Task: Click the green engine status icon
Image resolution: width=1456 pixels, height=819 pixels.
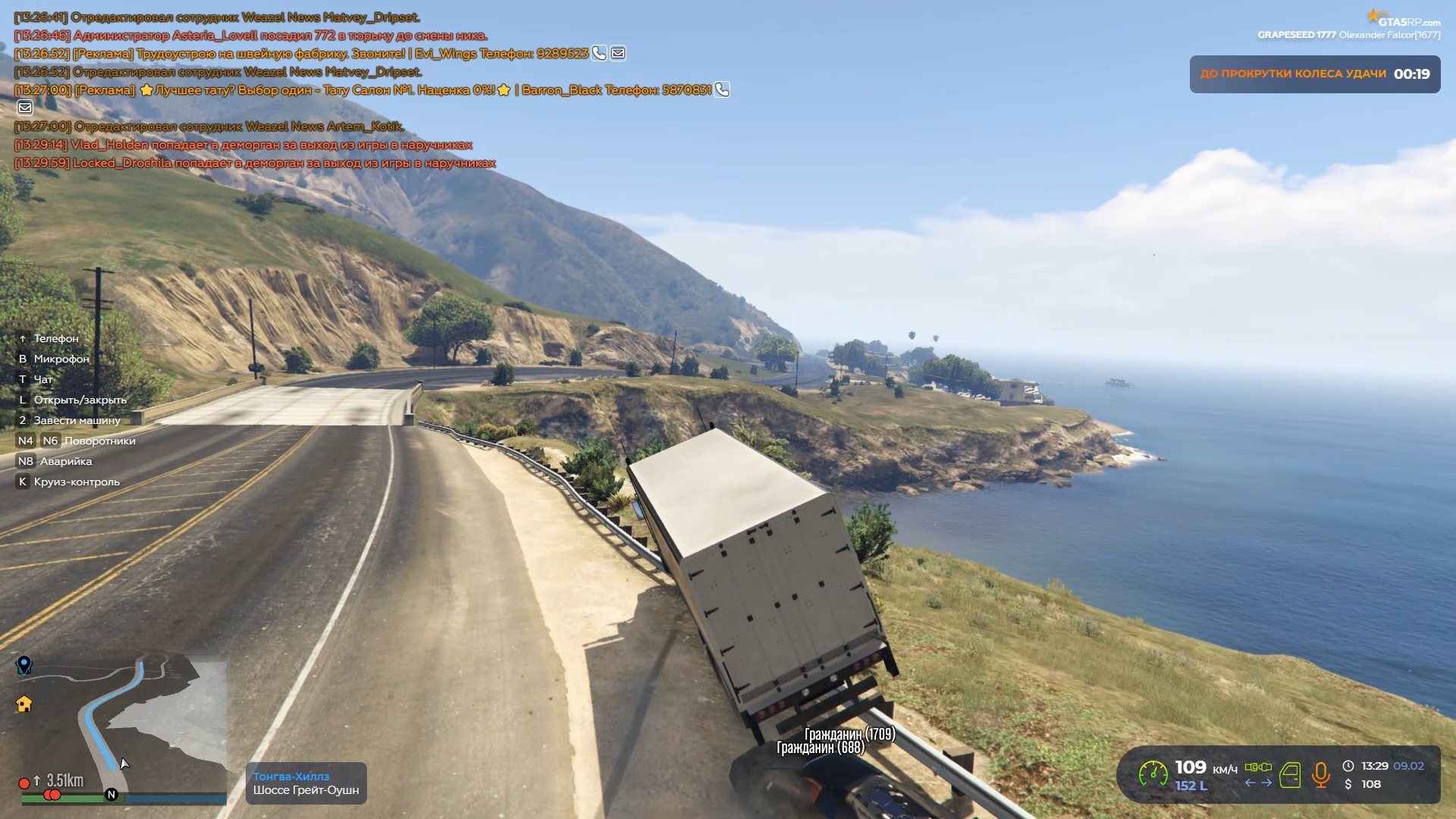Action: (x=1258, y=767)
